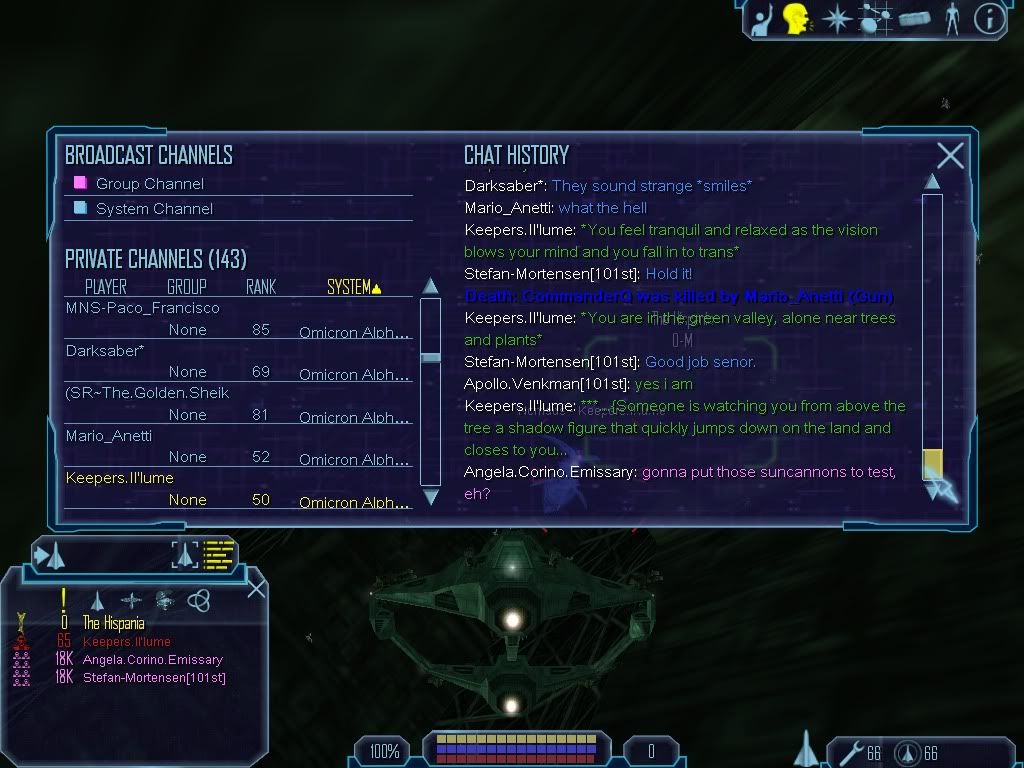Screen dimensions: 1024x768
Task: Open the star-shaped nav map icon
Action: click(835, 18)
